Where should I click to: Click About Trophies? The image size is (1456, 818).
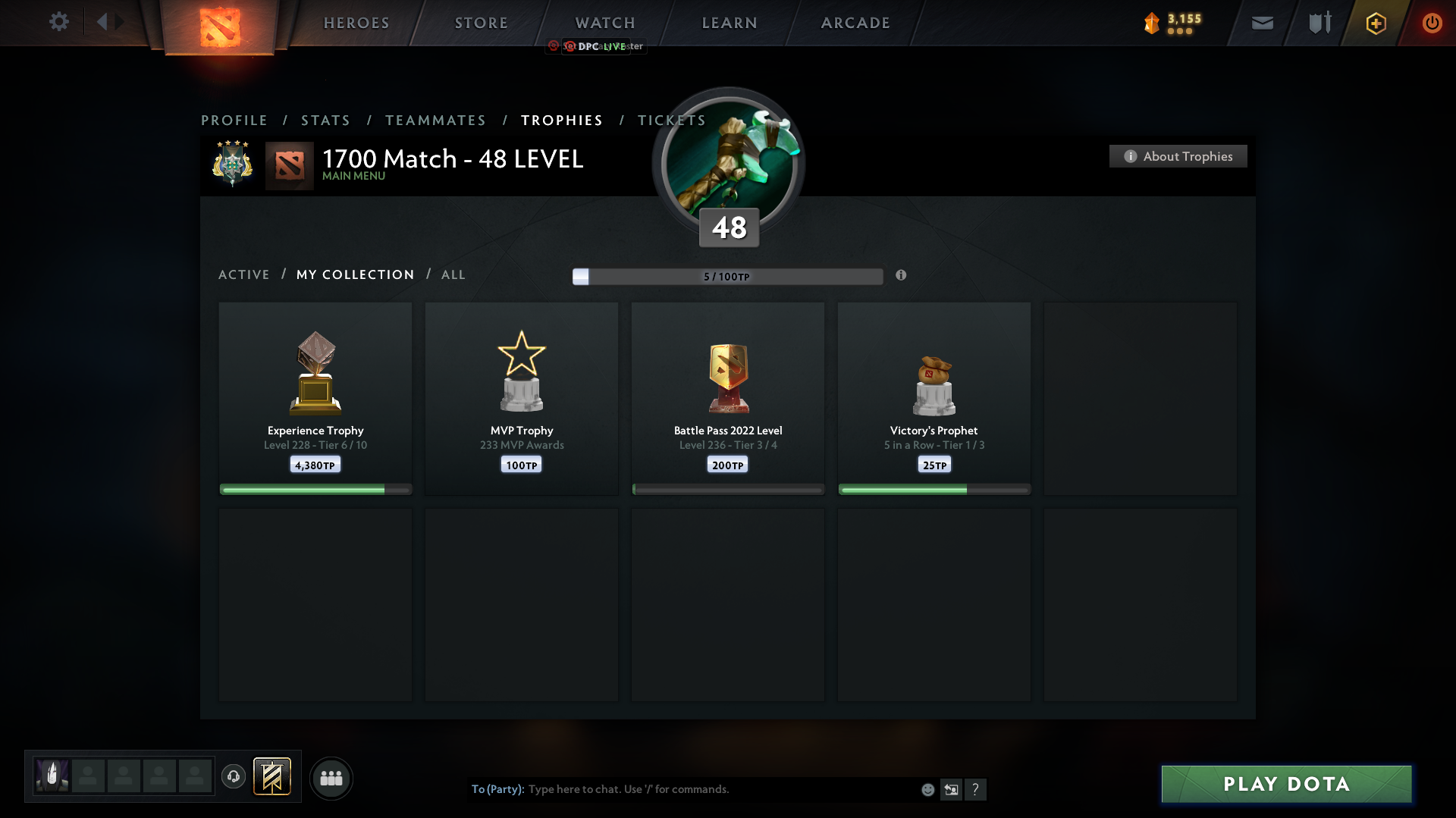click(1177, 156)
